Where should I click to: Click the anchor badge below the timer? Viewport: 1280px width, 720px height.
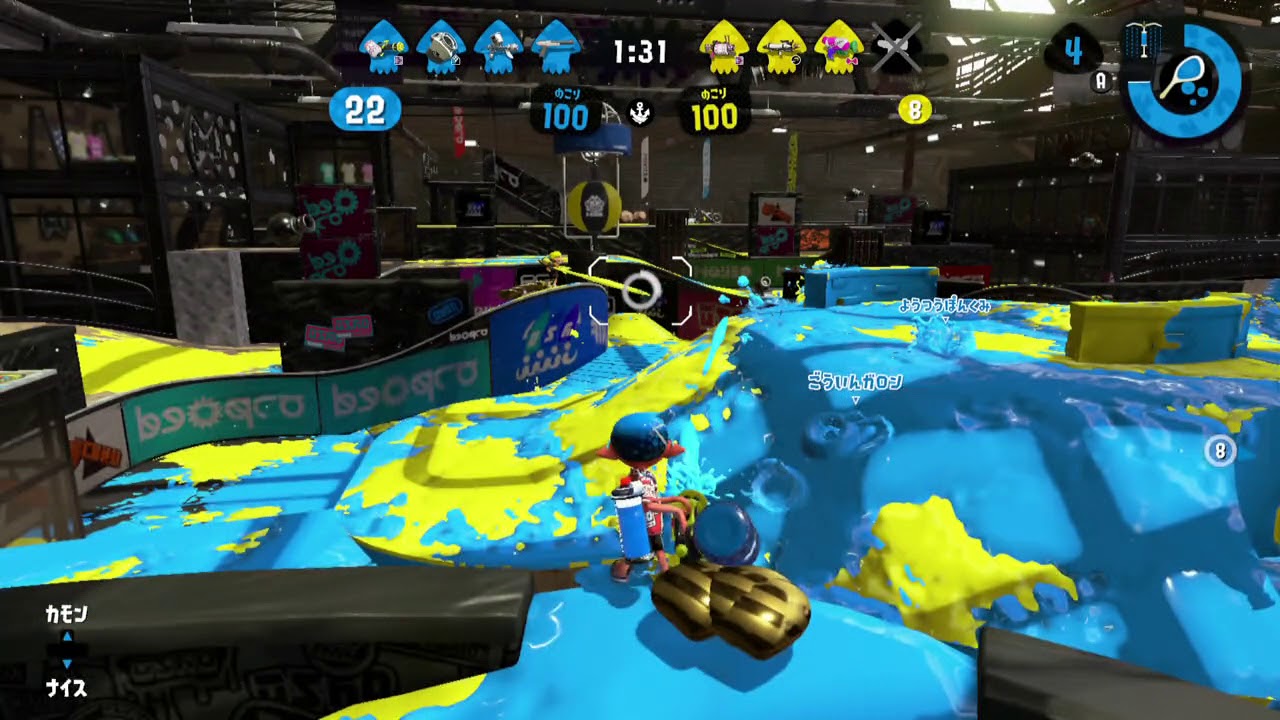coord(639,113)
